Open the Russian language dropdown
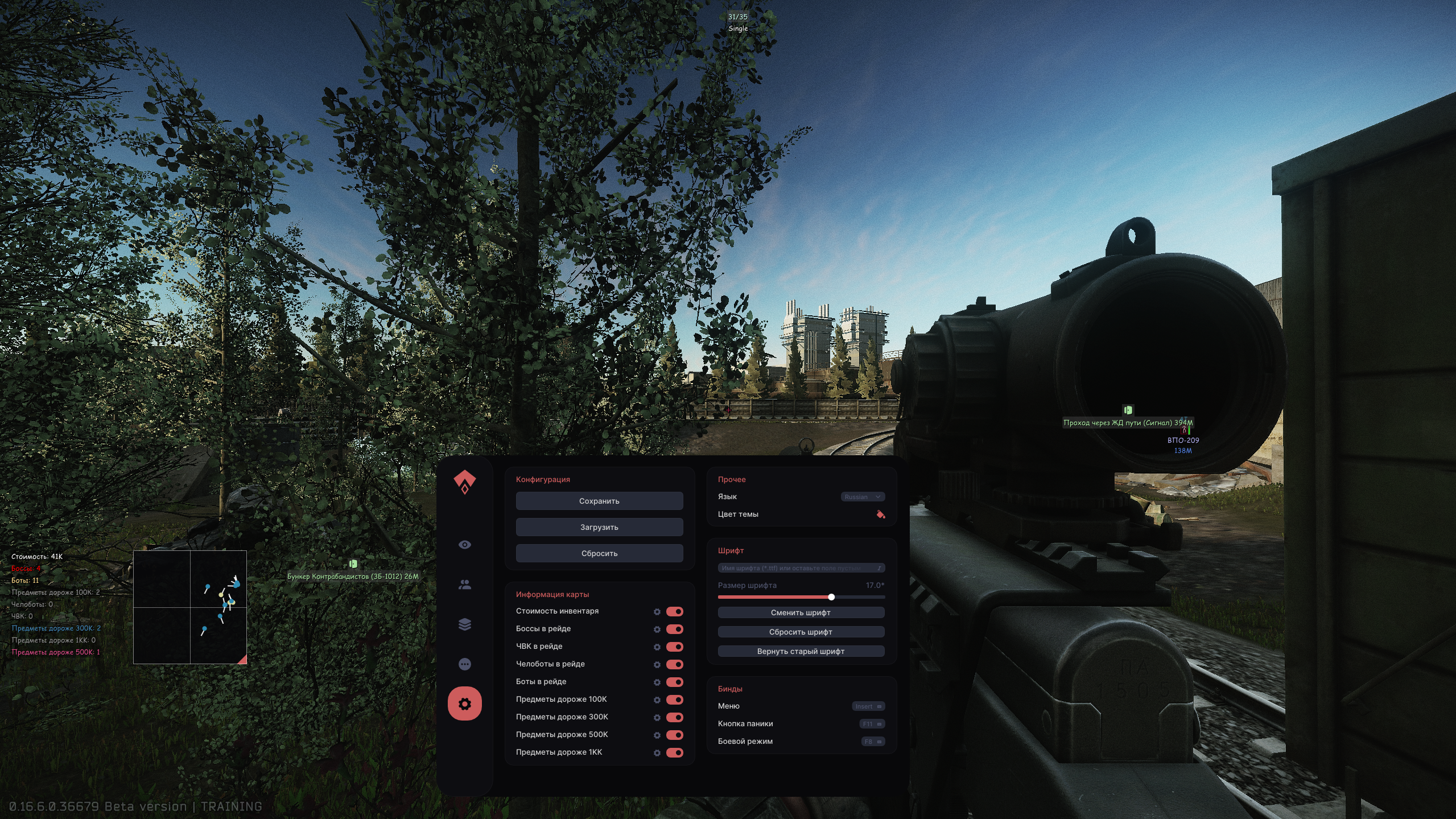The height and width of the screenshot is (819, 1456). [x=863, y=496]
